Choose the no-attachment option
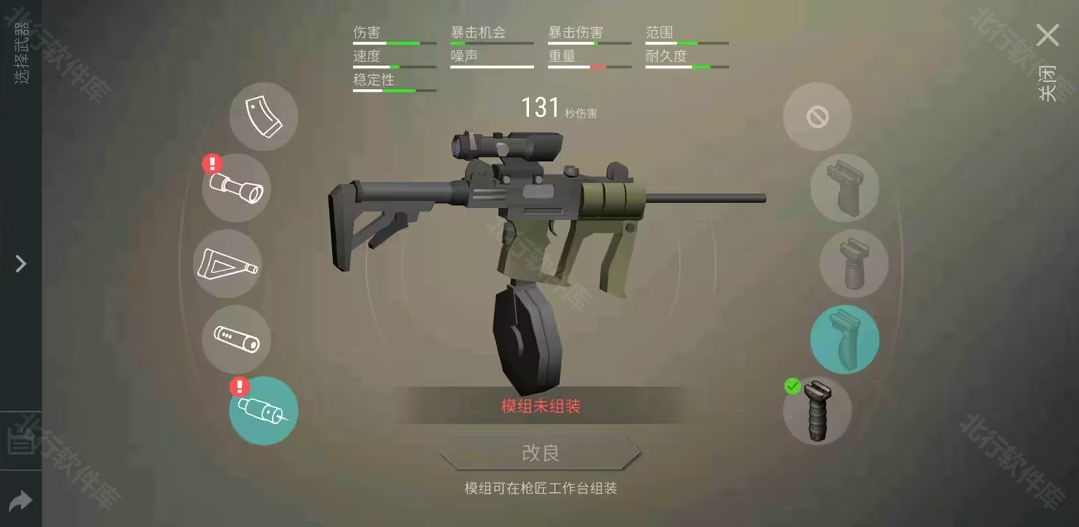The width and height of the screenshot is (1079, 527). (817, 117)
